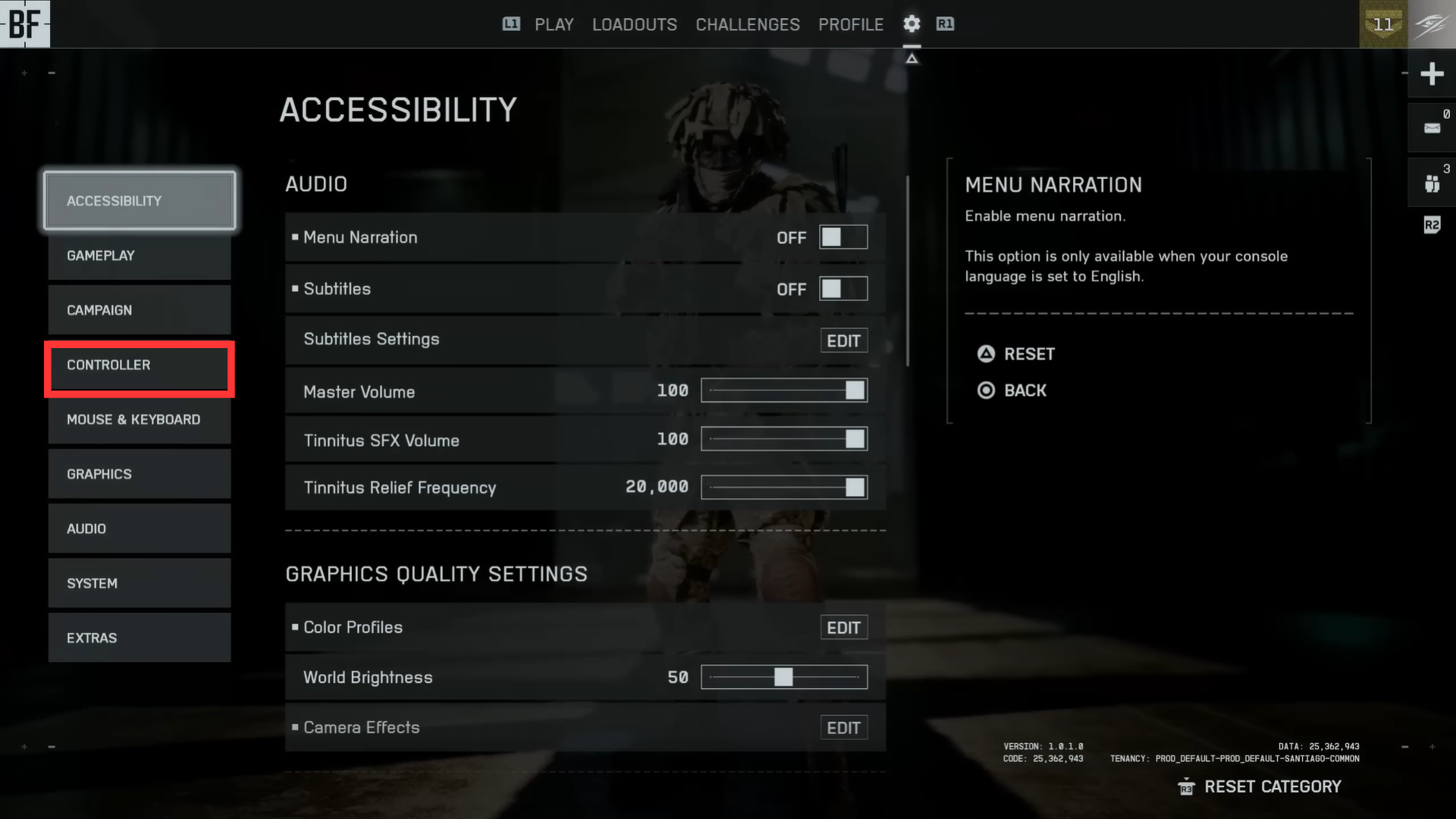The height and width of the screenshot is (819, 1456).
Task: Adjust the Master Volume slider
Action: [x=784, y=391]
